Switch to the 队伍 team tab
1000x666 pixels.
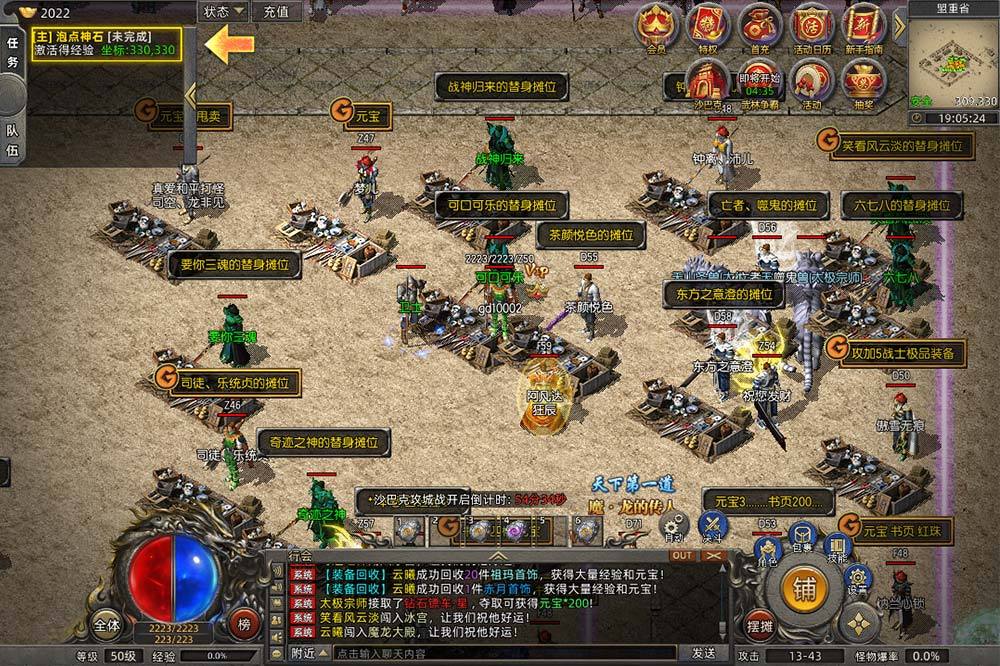(13, 140)
